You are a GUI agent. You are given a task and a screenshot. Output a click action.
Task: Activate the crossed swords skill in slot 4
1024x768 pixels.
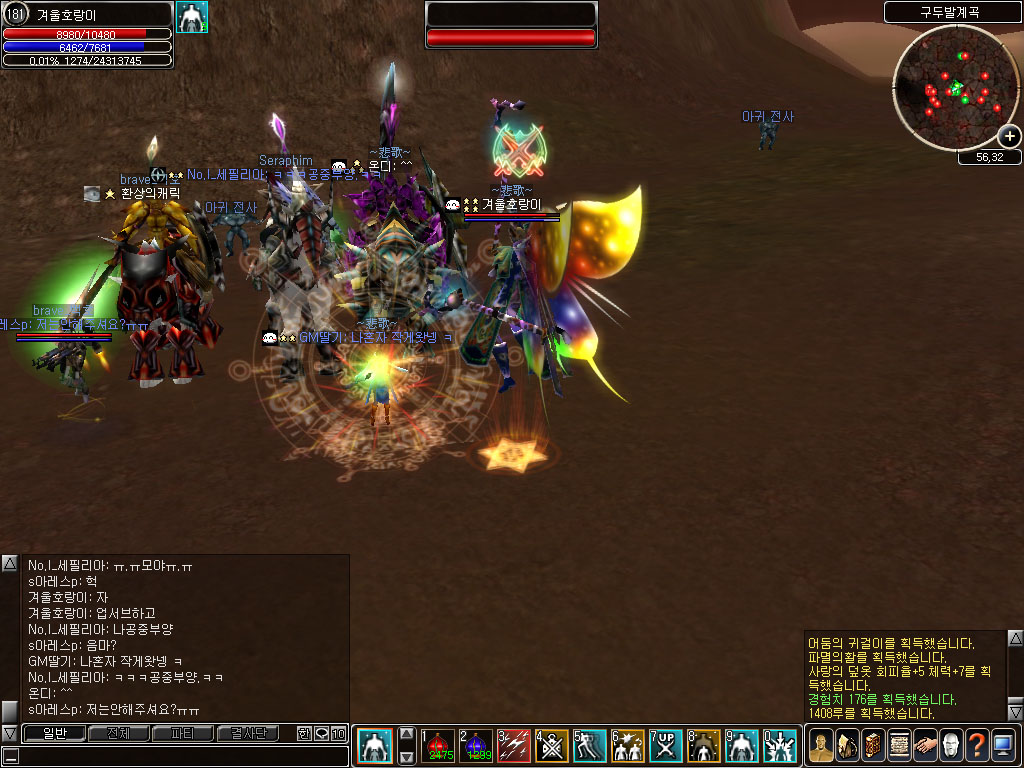pos(552,746)
